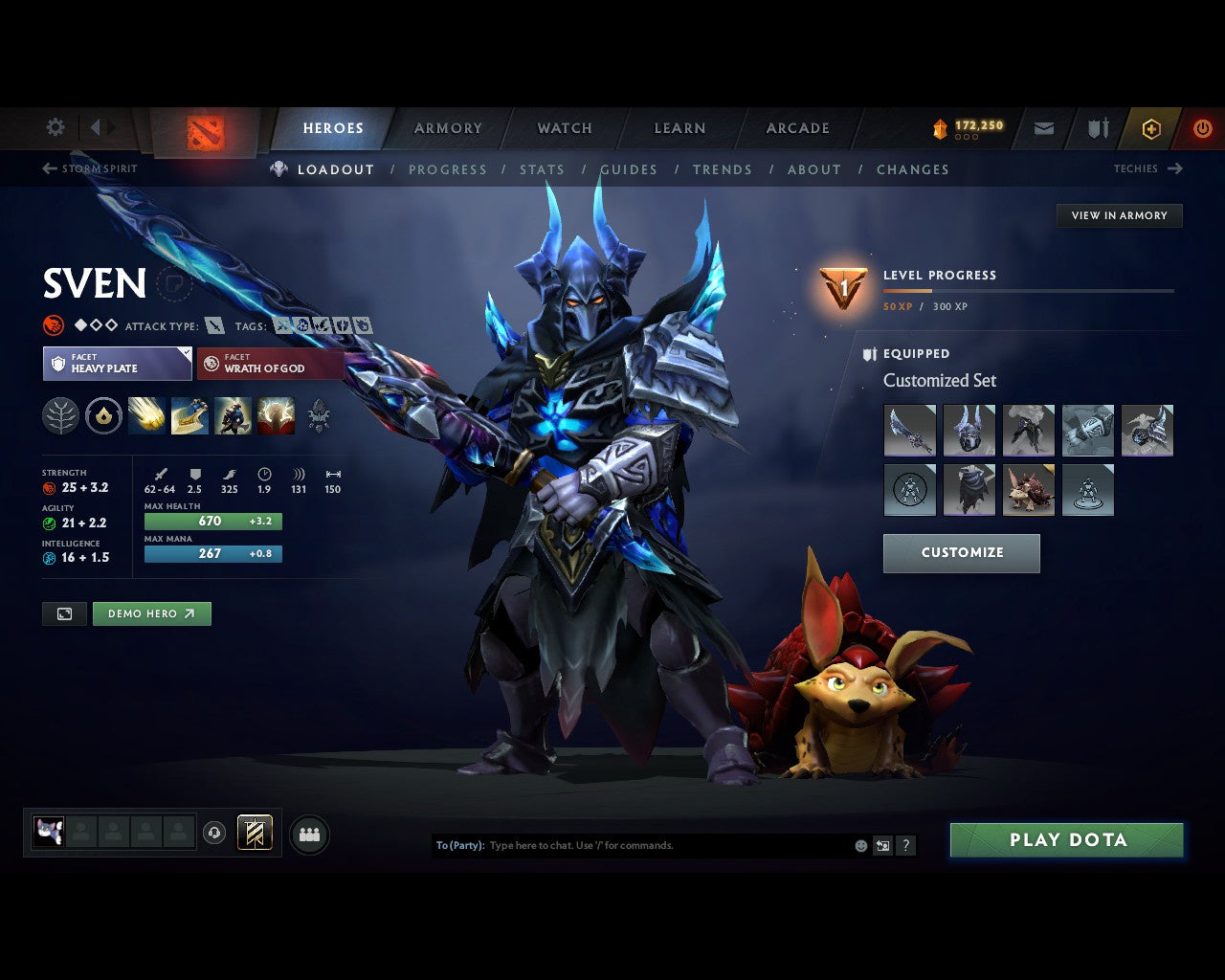Image resolution: width=1225 pixels, height=980 pixels.
Task: Select the Wrath of God facet
Action: (271, 364)
